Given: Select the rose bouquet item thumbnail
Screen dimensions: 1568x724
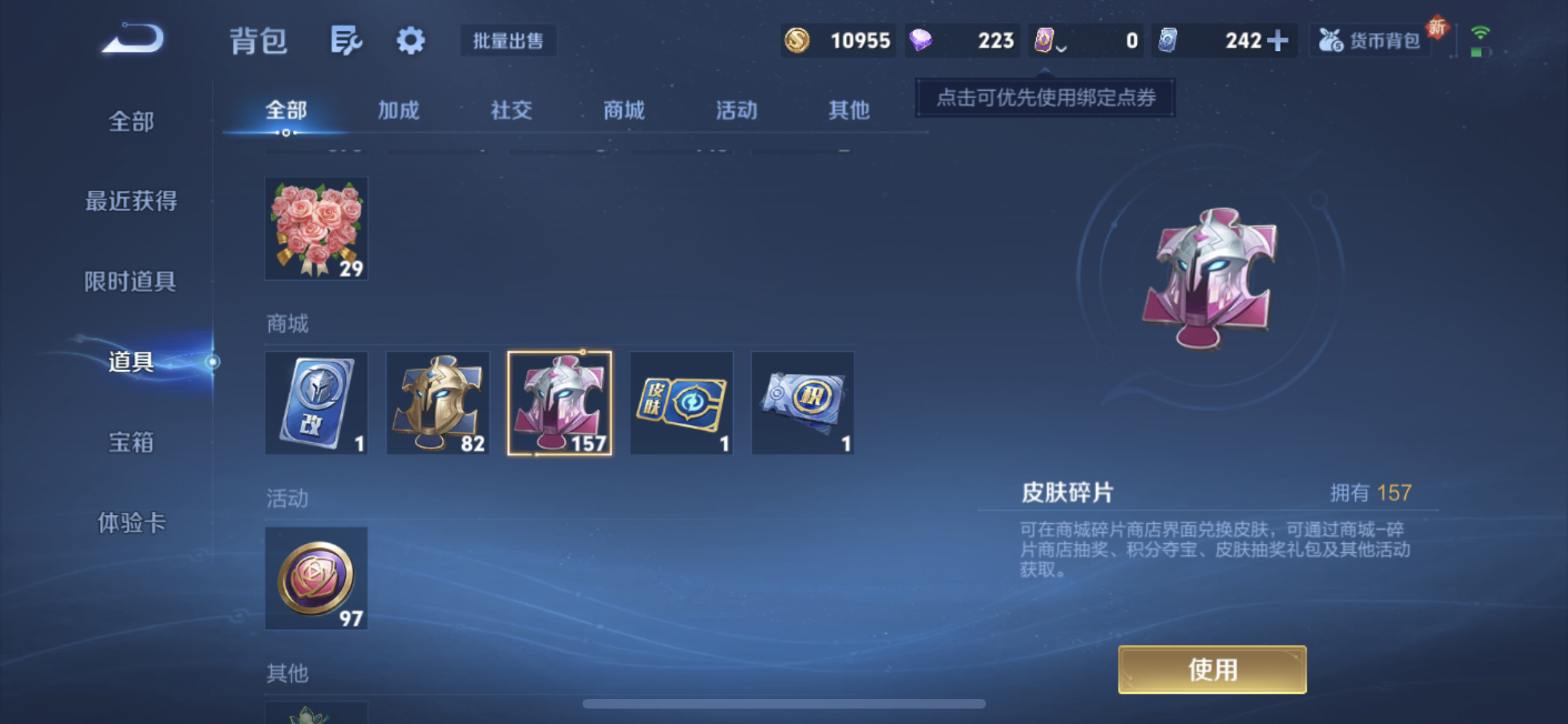Looking at the screenshot, I should 316,228.
